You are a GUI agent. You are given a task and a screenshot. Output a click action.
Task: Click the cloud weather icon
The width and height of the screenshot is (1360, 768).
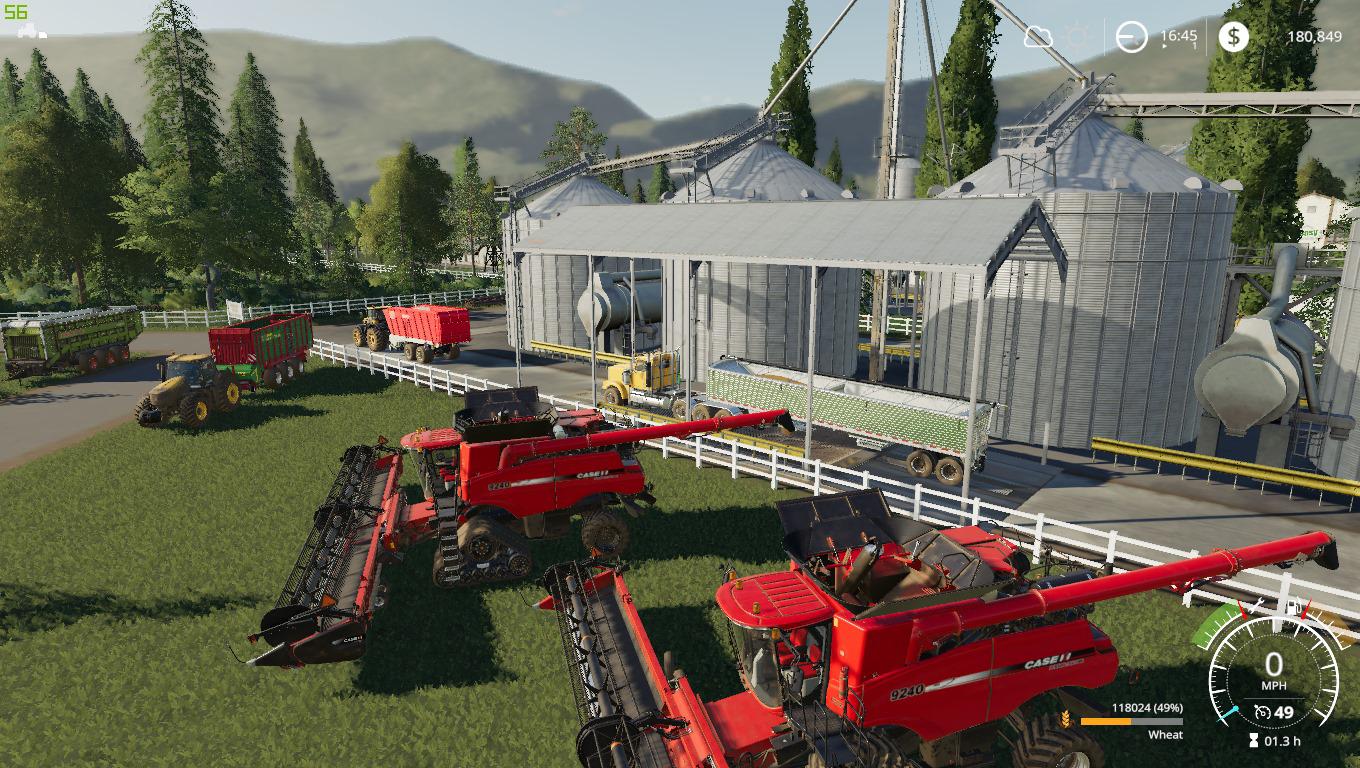1038,36
